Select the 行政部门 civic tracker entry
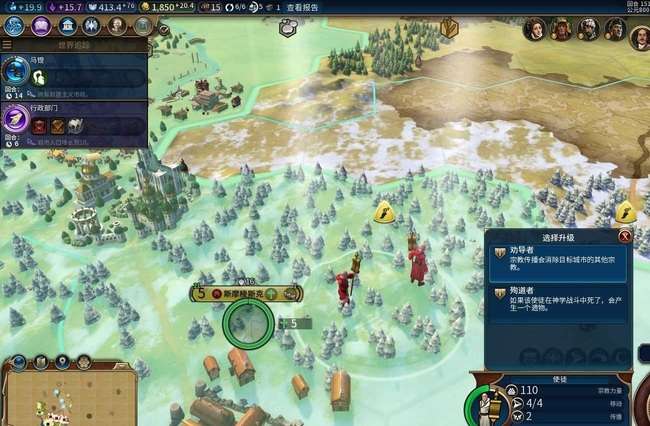 [75, 122]
